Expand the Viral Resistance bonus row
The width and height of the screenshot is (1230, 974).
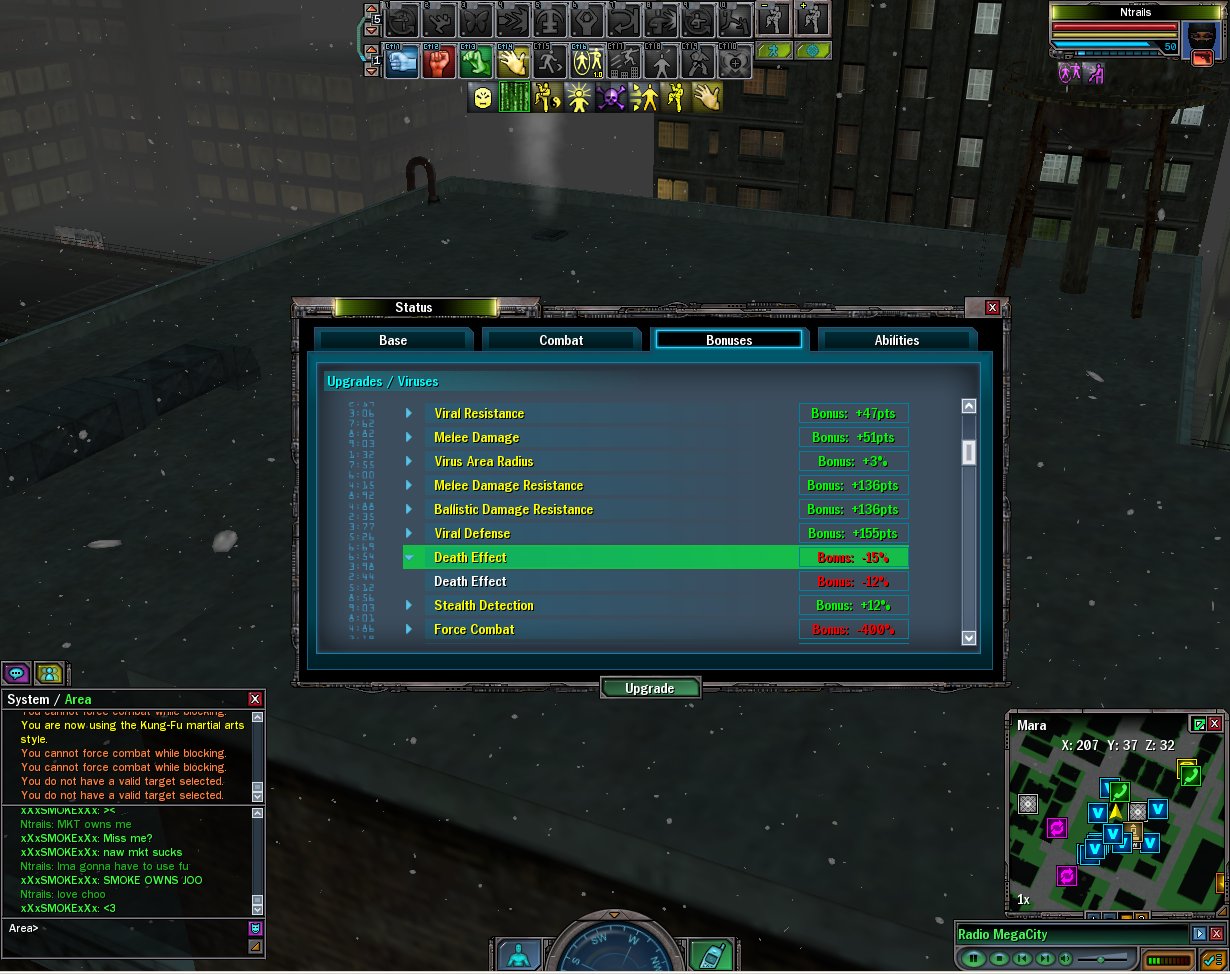(x=409, y=413)
